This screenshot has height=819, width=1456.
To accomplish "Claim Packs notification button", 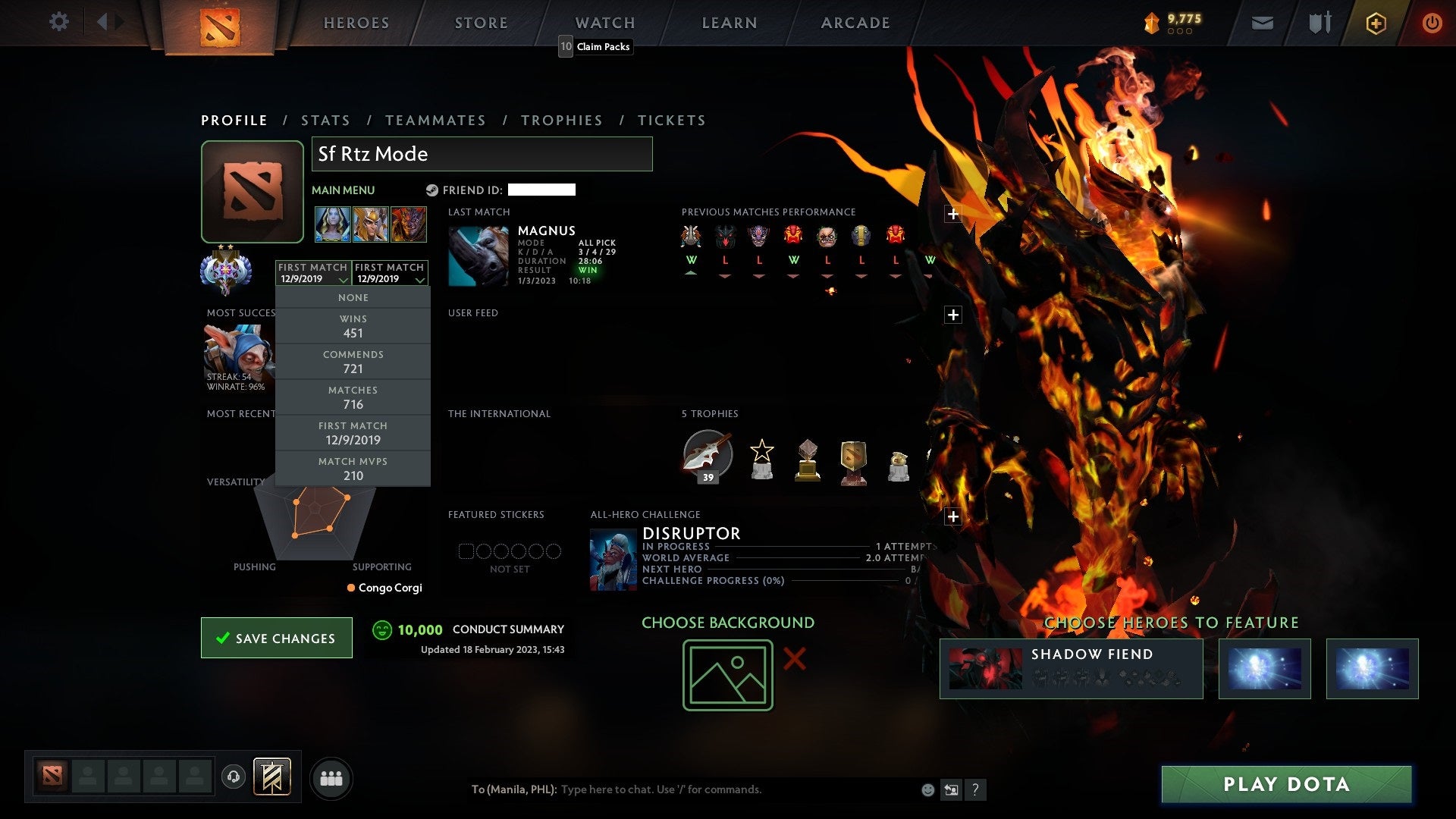I will click(596, 47).
